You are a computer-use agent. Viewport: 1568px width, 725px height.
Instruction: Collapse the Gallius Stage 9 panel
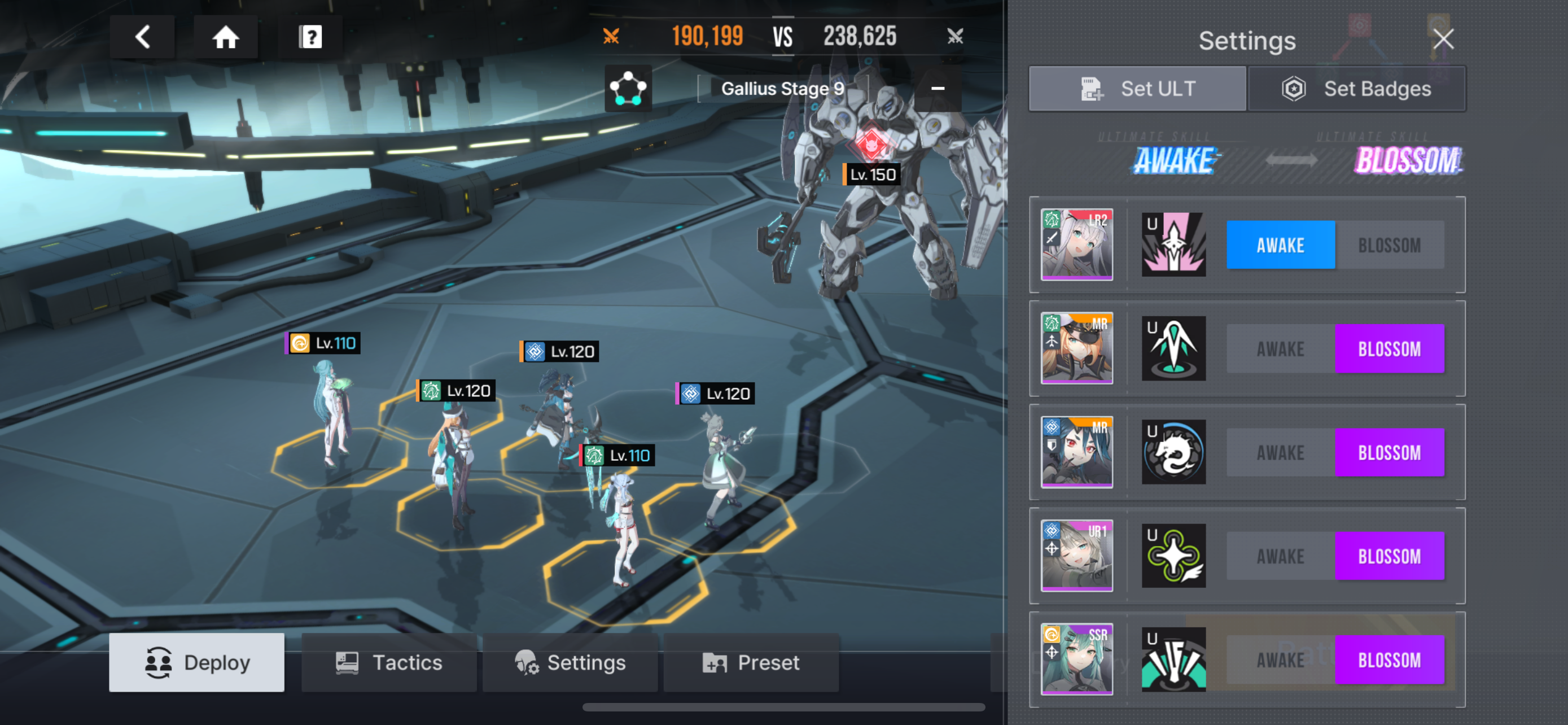tap(938, 88)
